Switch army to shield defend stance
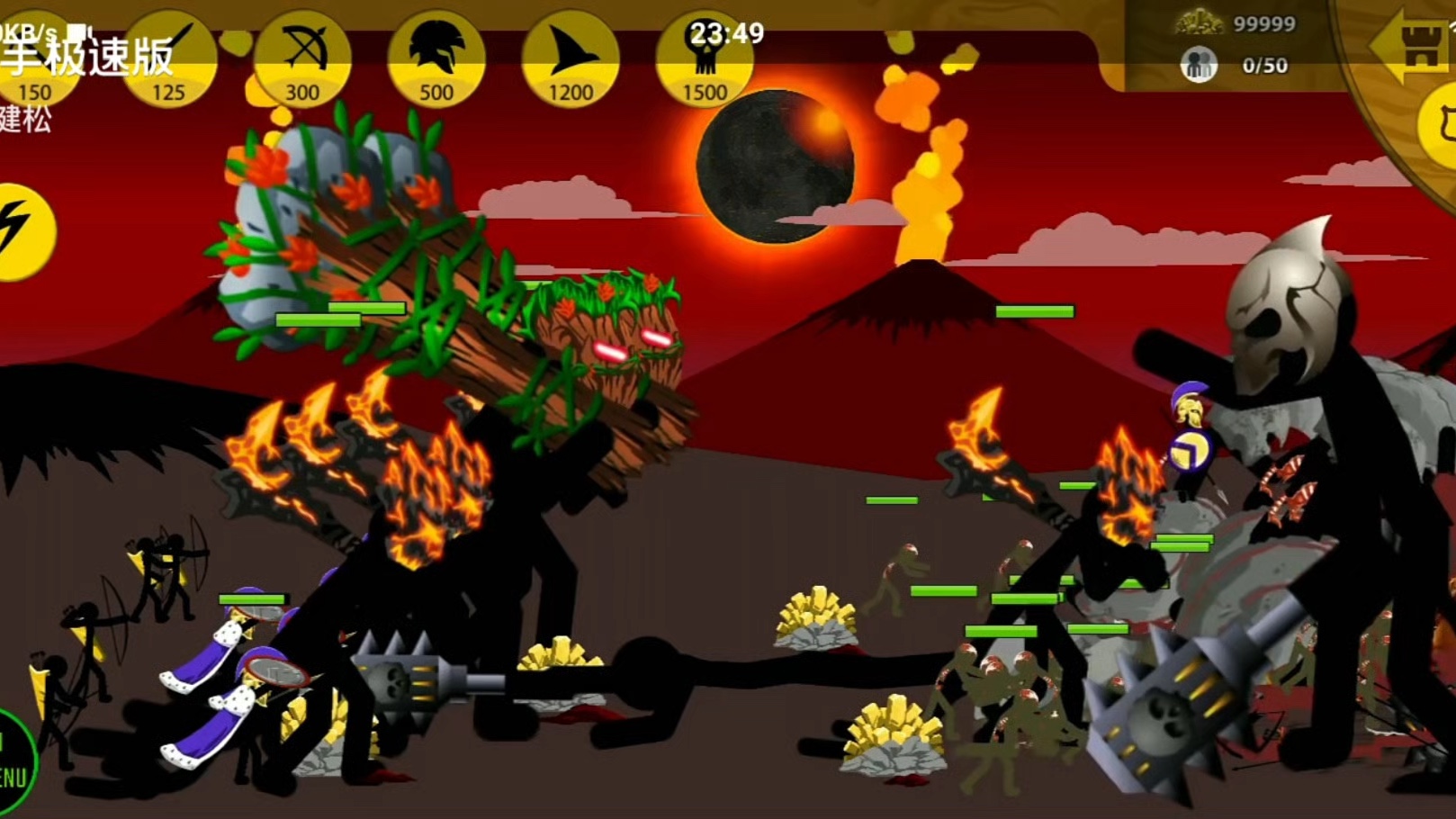Screen dimensions: 1456x819 [1441, 126]
